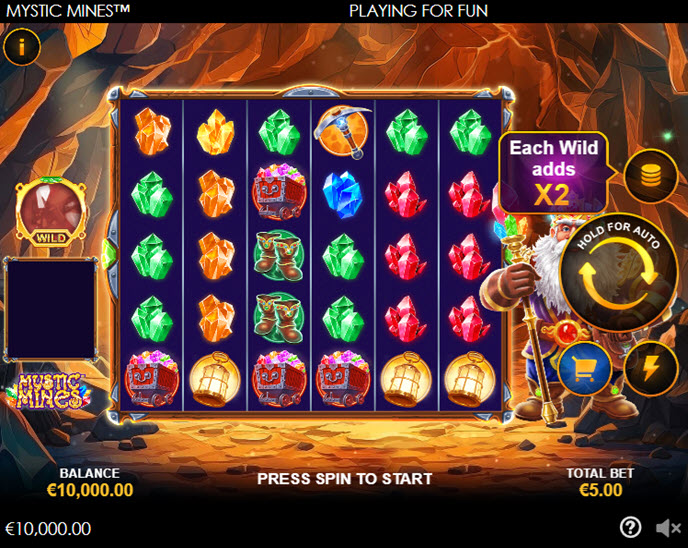Toggle the lightning bolt turbo mode

pyautogui.click(x=651, y=368)
